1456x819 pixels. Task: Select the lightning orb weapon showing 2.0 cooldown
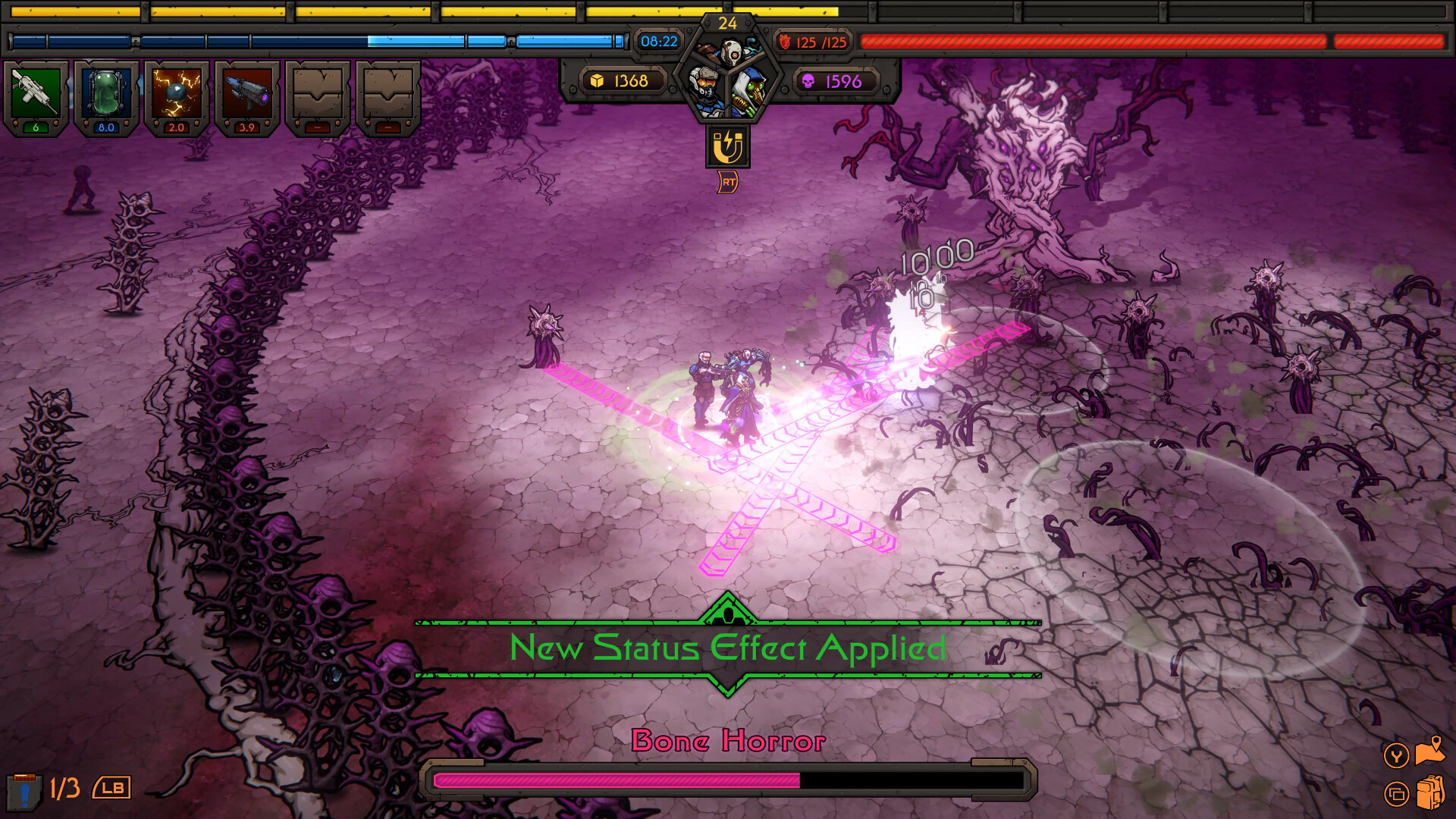pos(177,93)
